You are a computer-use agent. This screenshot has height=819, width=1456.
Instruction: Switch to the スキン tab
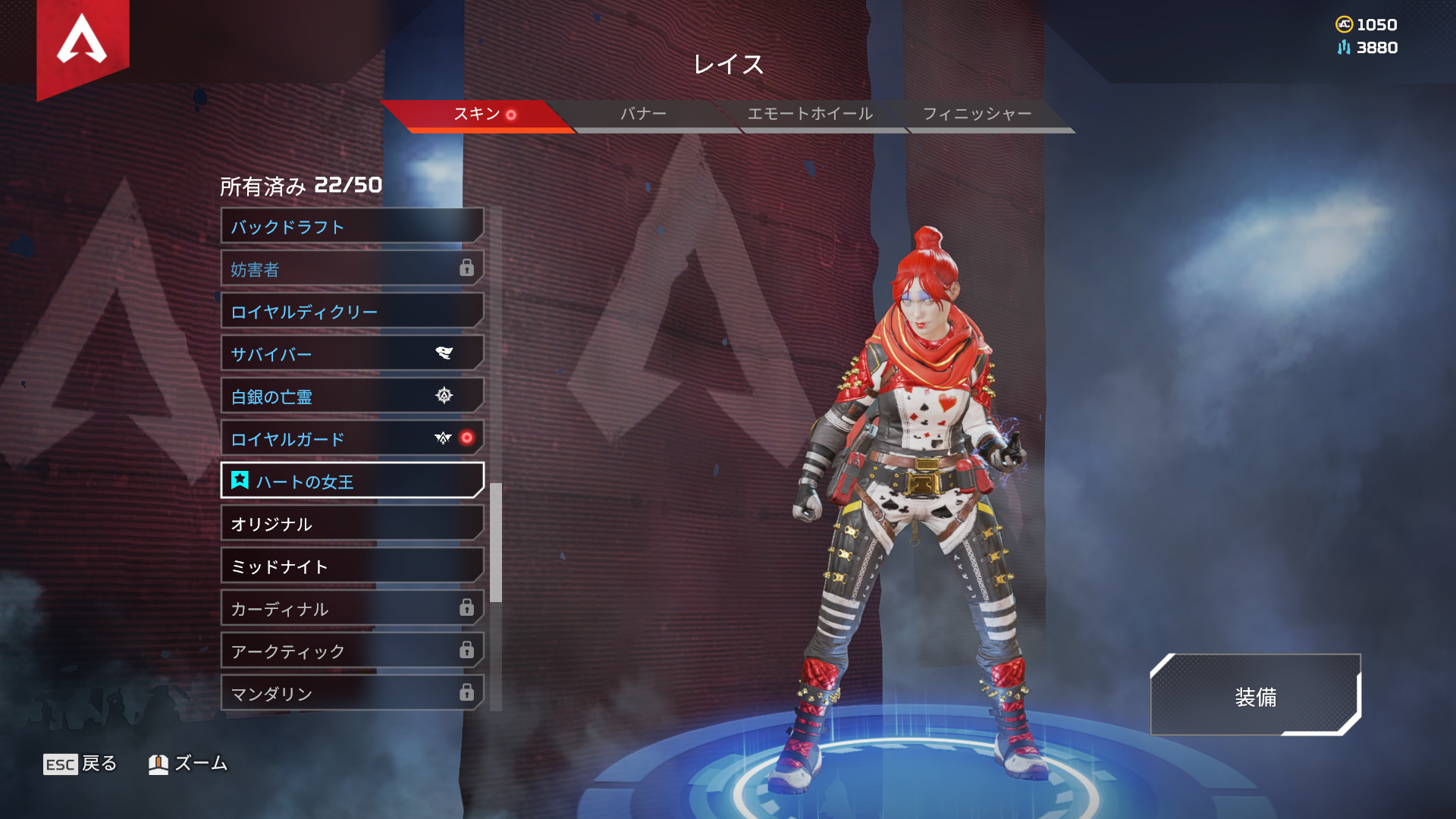(478, 115)
